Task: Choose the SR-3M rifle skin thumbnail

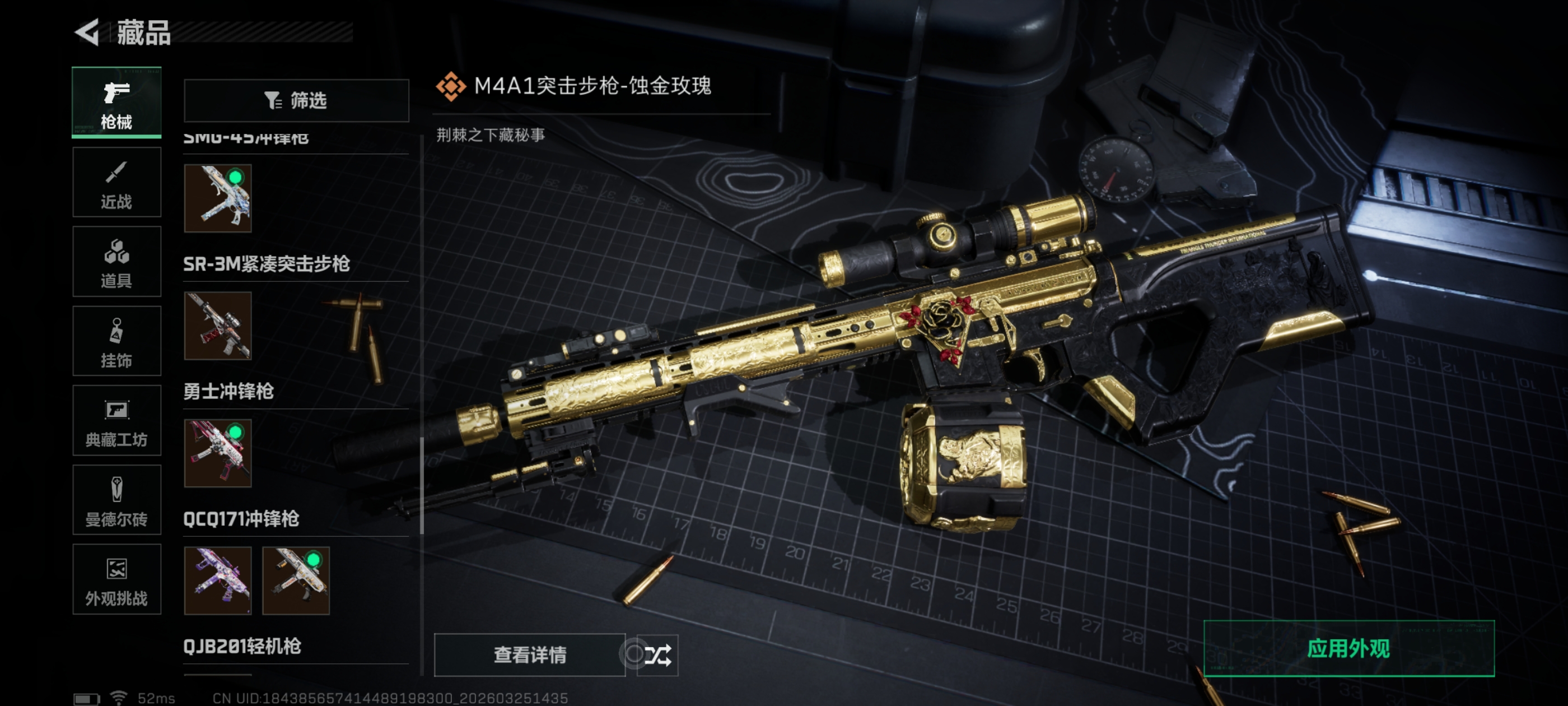Action: click(217, 326)
